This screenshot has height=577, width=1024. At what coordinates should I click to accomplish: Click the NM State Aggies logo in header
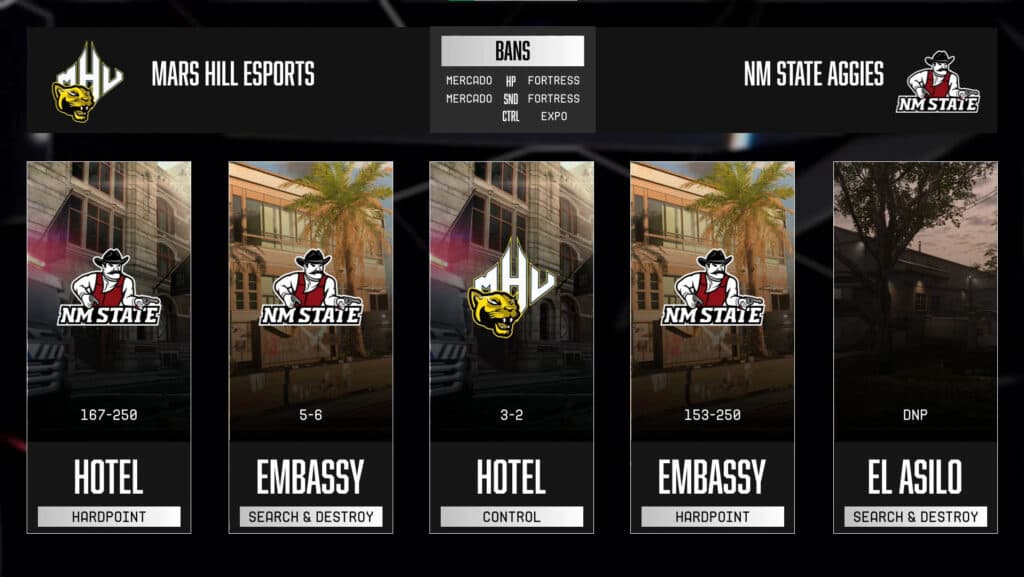click(938, 80)
